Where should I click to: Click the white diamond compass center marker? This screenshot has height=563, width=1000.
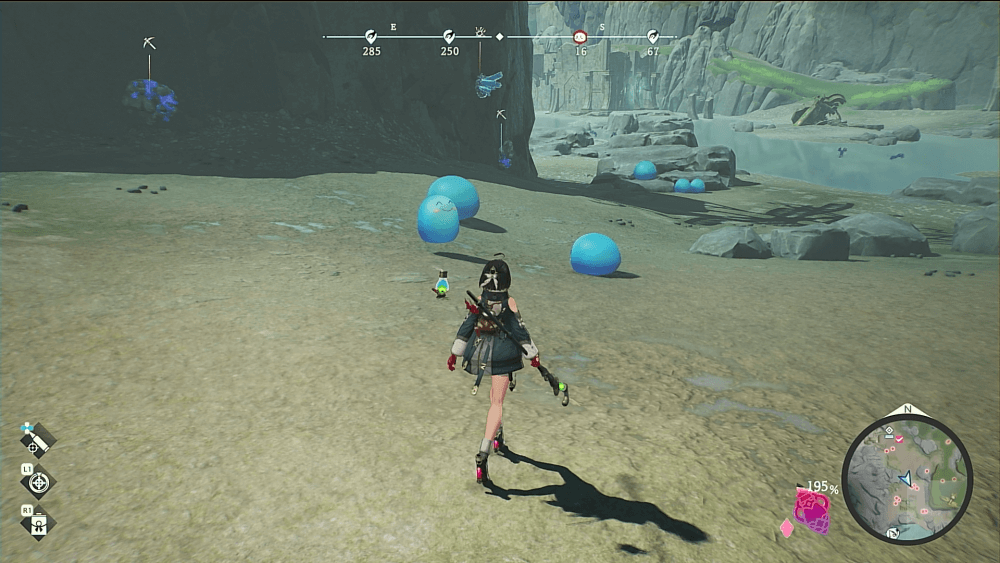(x=500, y=37)
